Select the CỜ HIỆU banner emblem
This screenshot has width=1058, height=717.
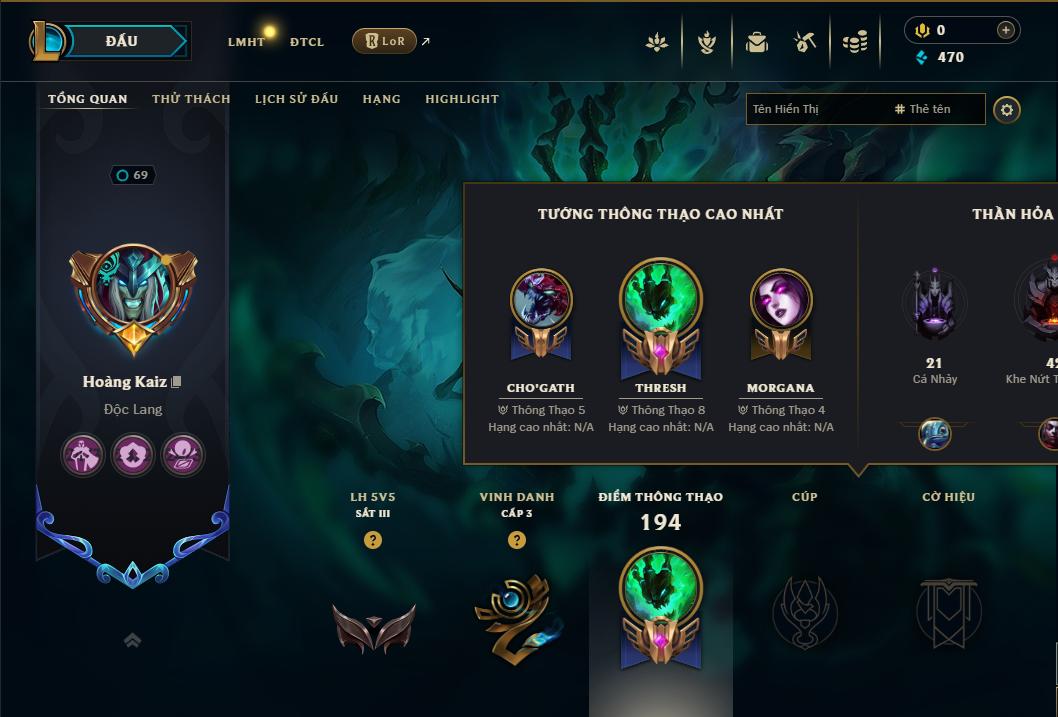point(948,611)
